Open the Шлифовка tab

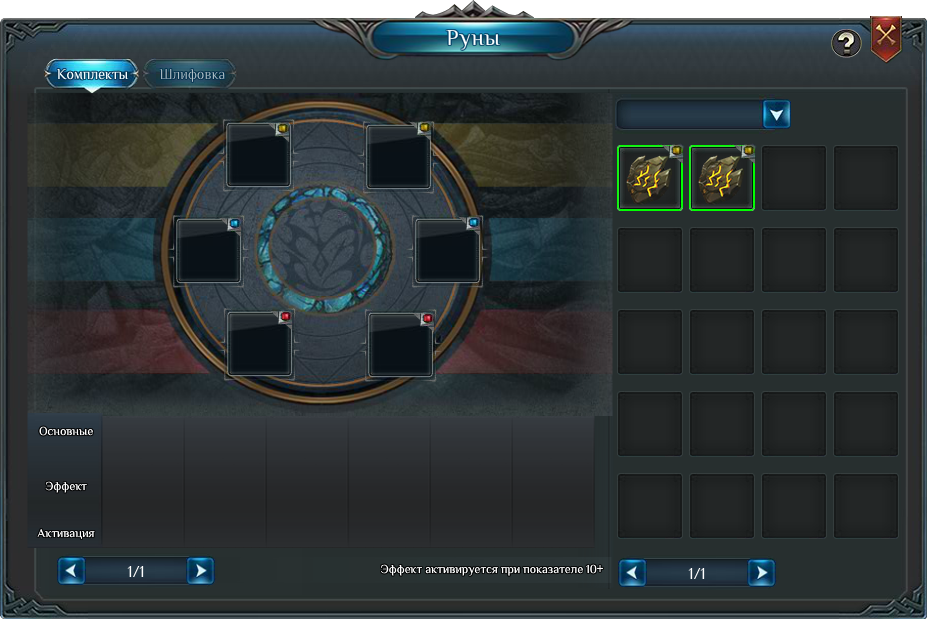click(x=191, y=75)
